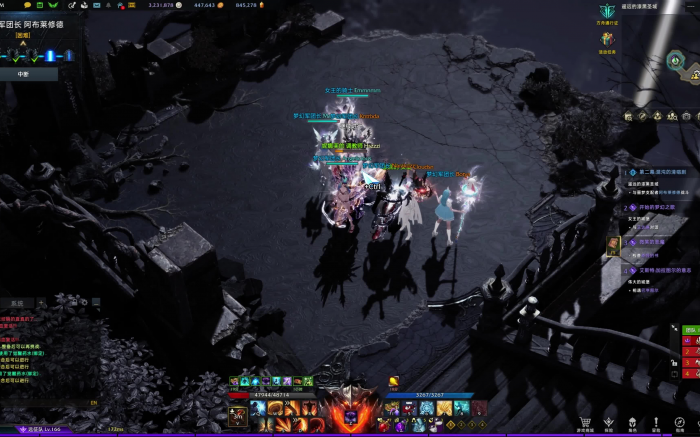Open the yellow chat bubble icon
This screenshot has width=700, height=437.
pyautogui.click(x=27, y=5)
